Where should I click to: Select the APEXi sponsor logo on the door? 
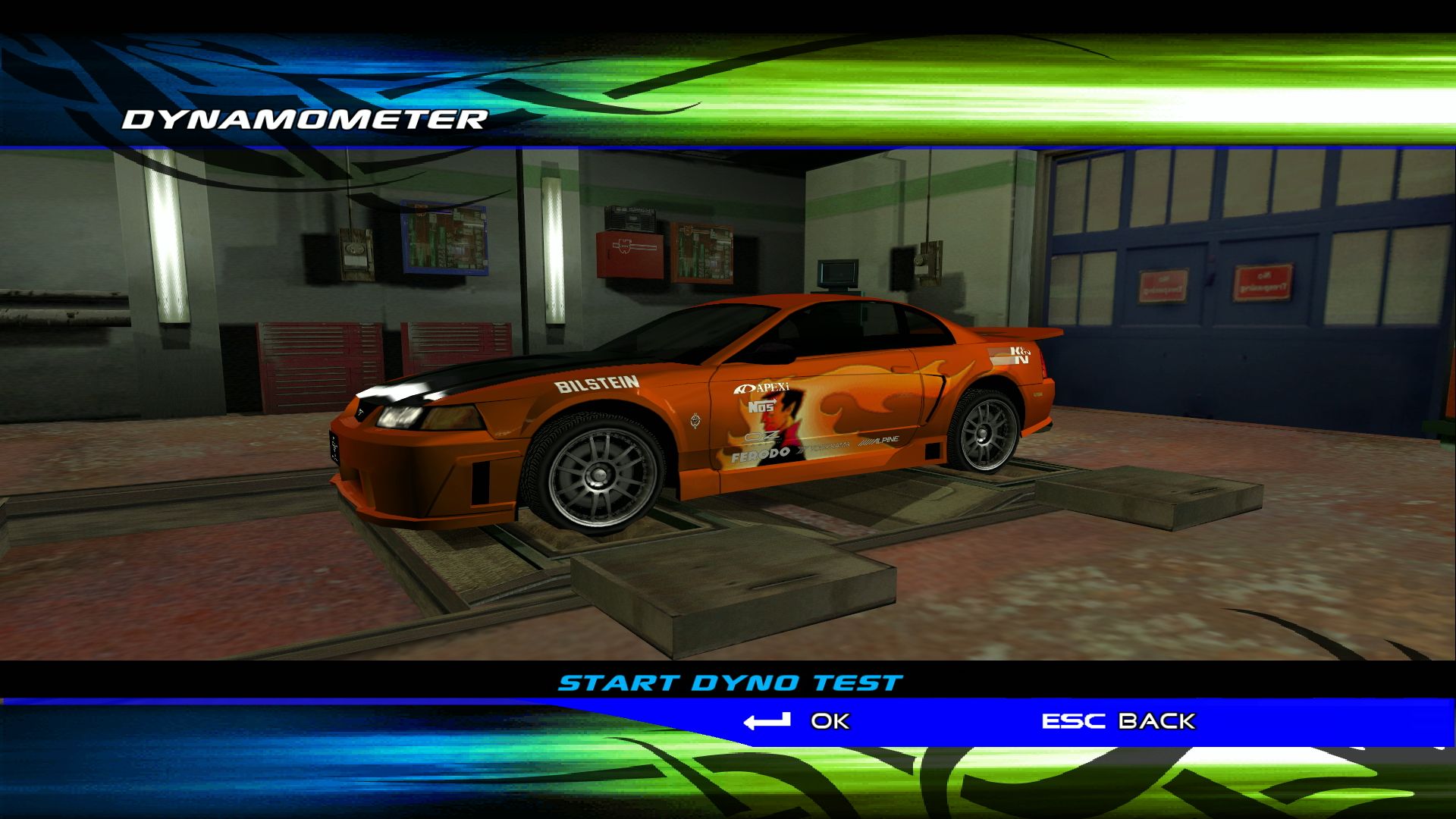coord(763,388)
